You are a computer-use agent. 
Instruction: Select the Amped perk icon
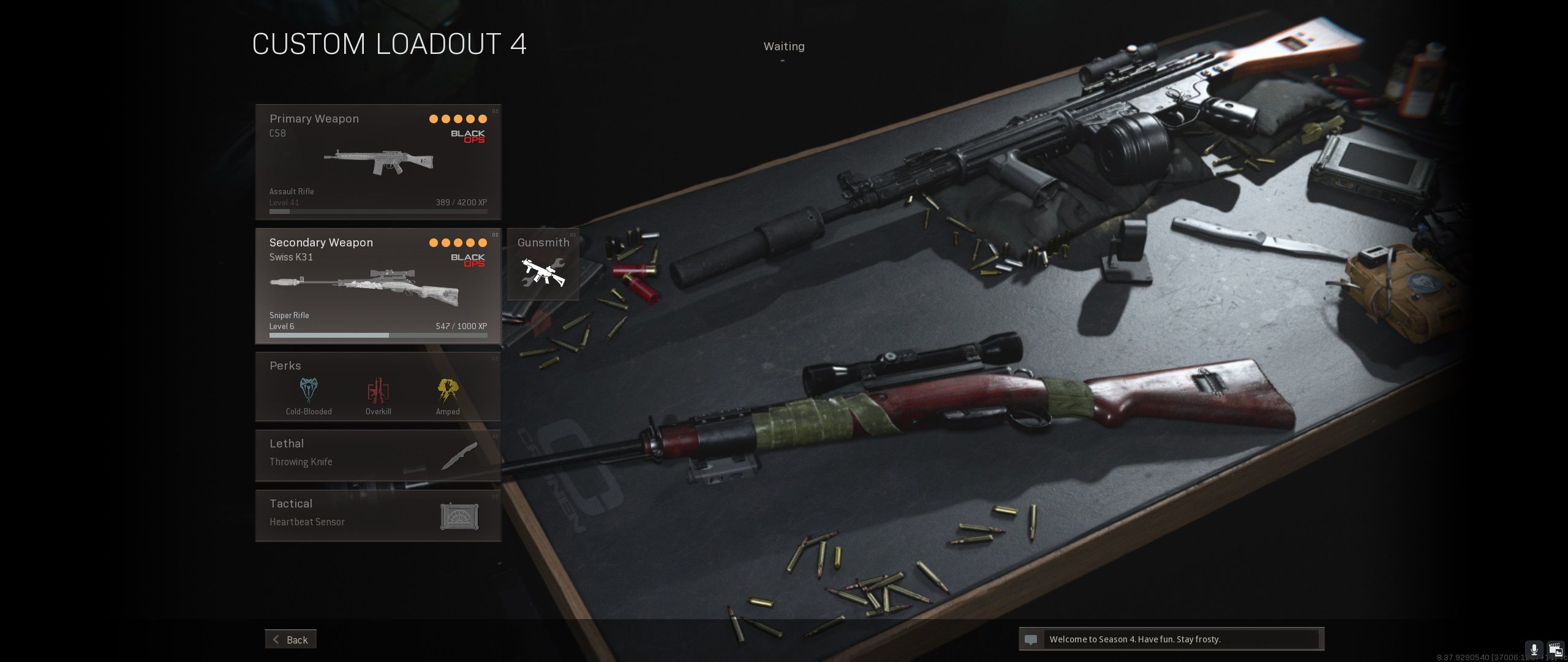pyautogui.click(x=447, y=390)
